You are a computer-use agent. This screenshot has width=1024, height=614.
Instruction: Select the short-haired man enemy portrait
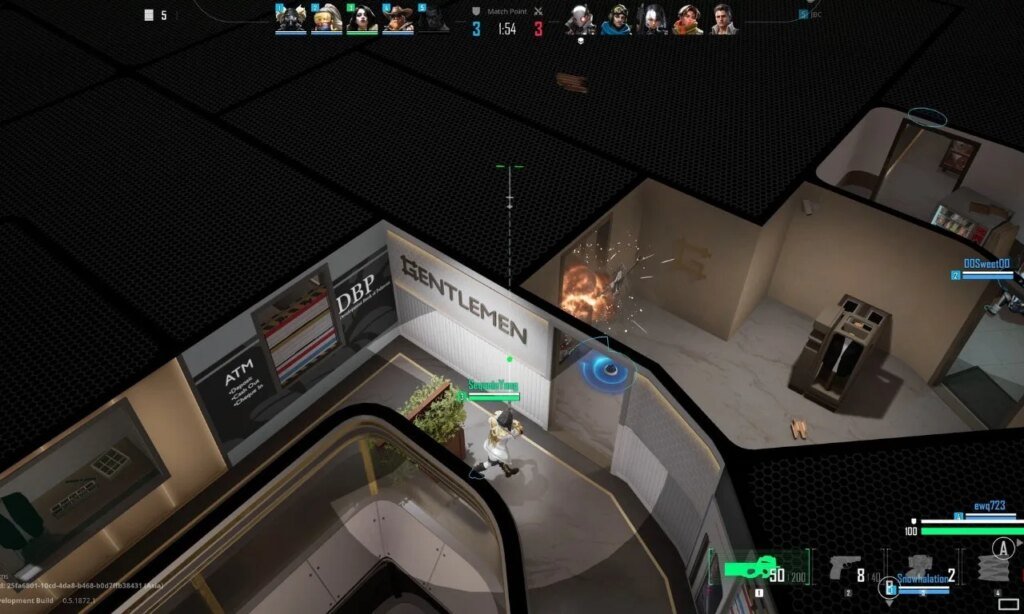(x=724, y=19)
